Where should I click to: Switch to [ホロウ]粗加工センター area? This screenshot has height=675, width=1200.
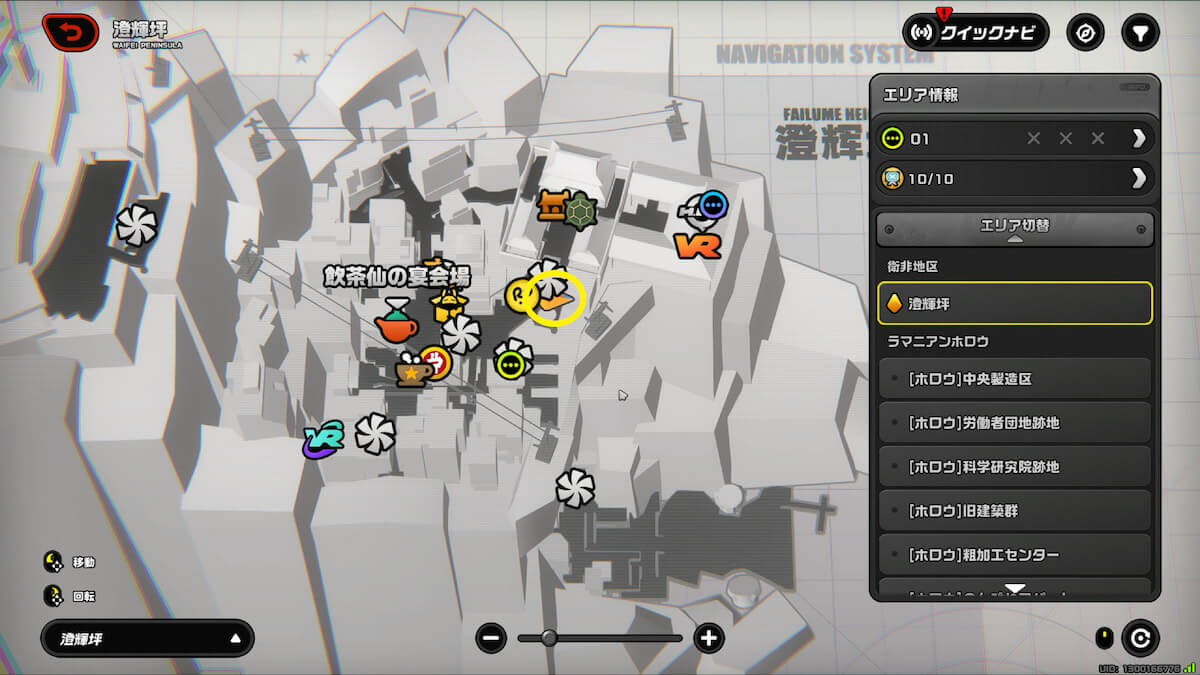1014,555
